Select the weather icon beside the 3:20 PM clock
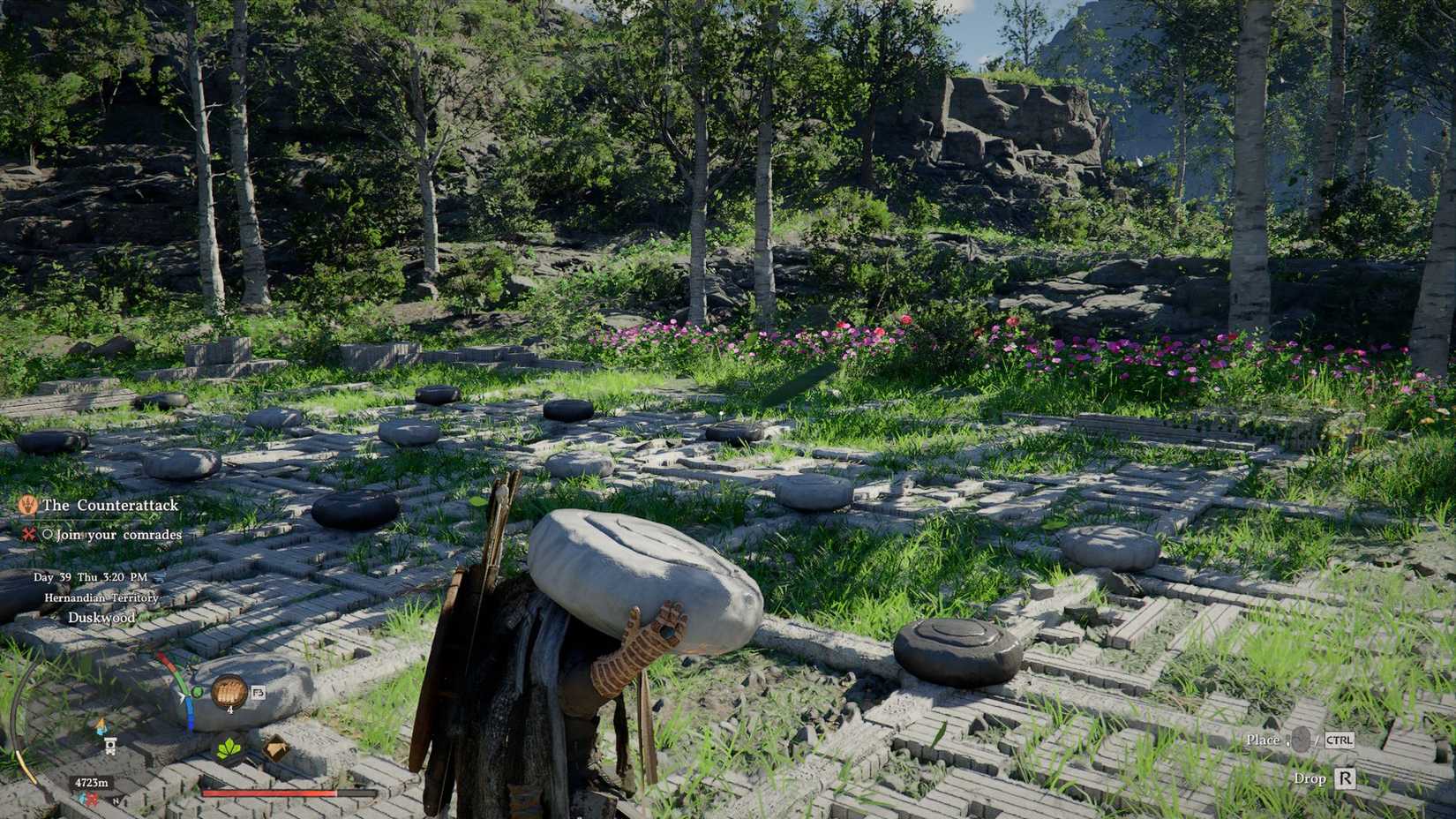 coord(161,576)
